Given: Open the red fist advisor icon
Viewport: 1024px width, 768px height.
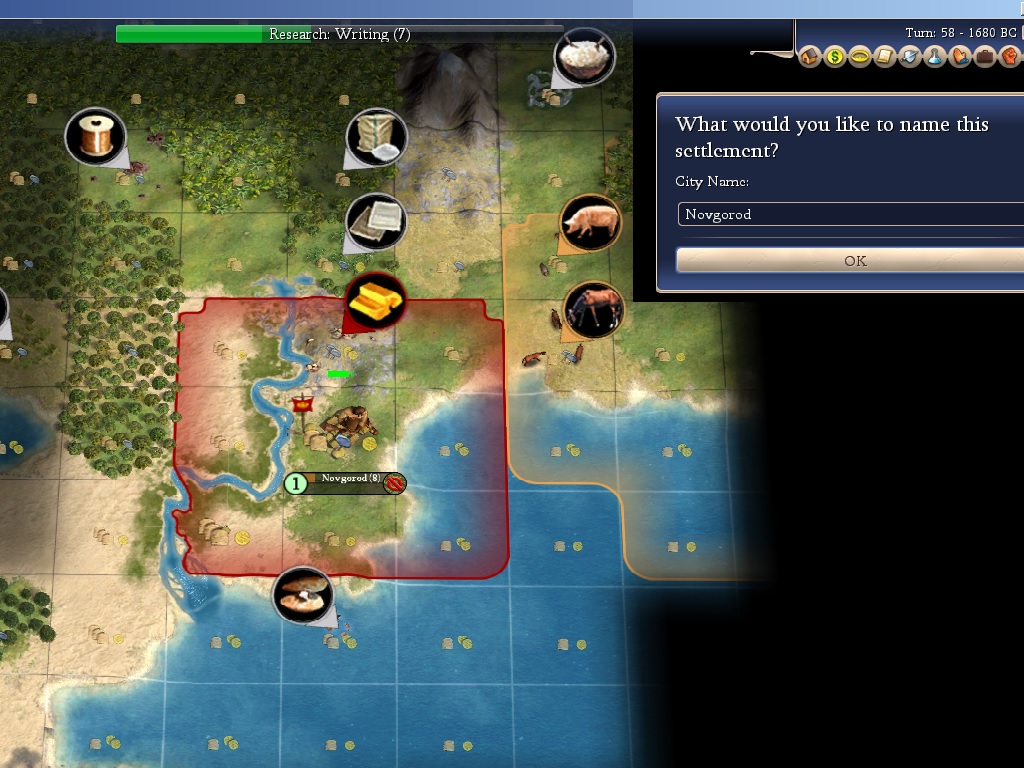Looking at the screenshot, I should (x=1008, y=57).
